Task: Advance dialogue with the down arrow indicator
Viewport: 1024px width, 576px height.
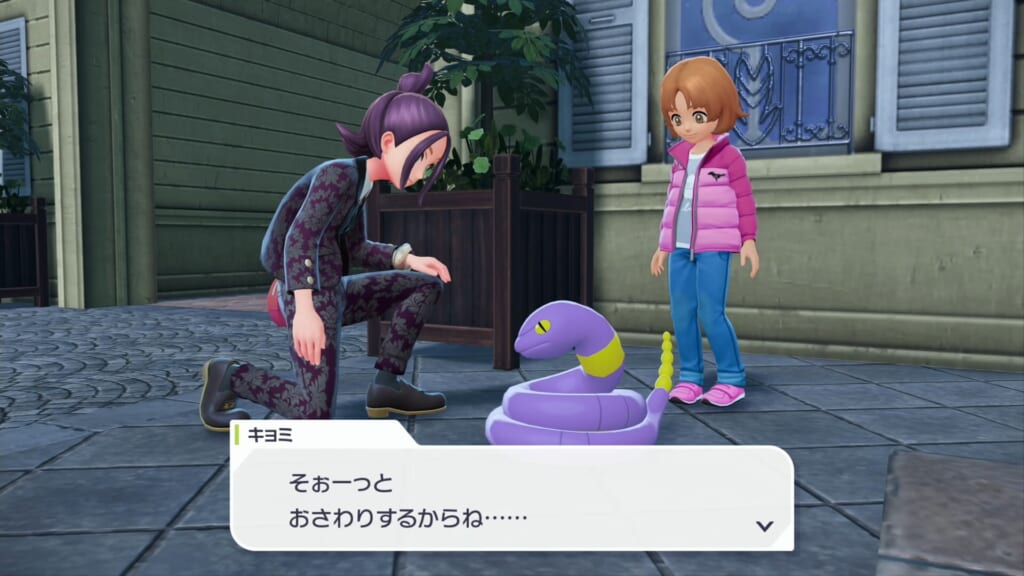Action: [x=765, y=525]
